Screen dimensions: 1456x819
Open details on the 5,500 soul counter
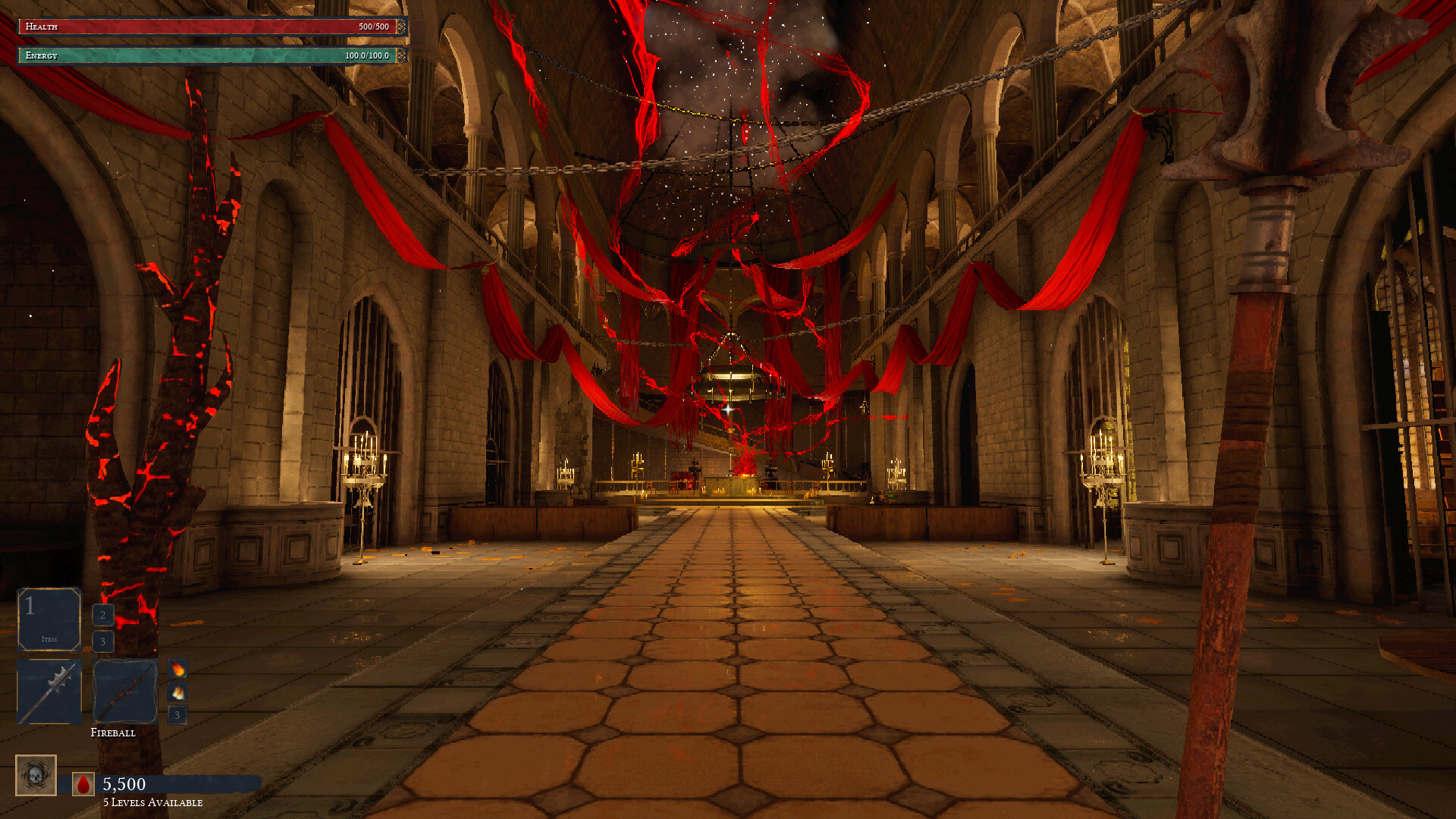point(124,785)
